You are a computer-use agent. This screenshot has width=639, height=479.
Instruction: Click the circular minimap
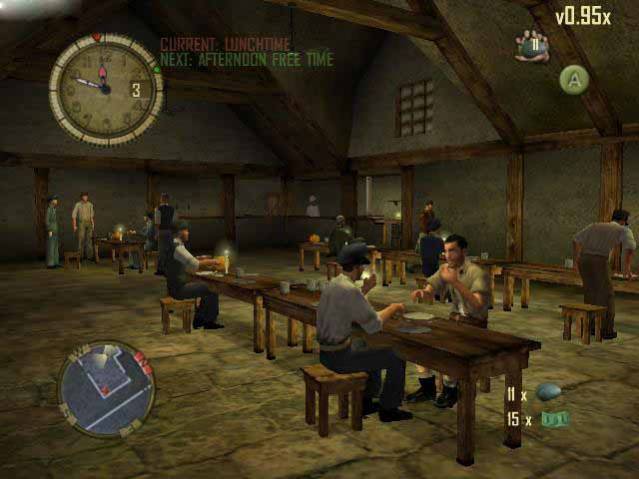(105, 389)
